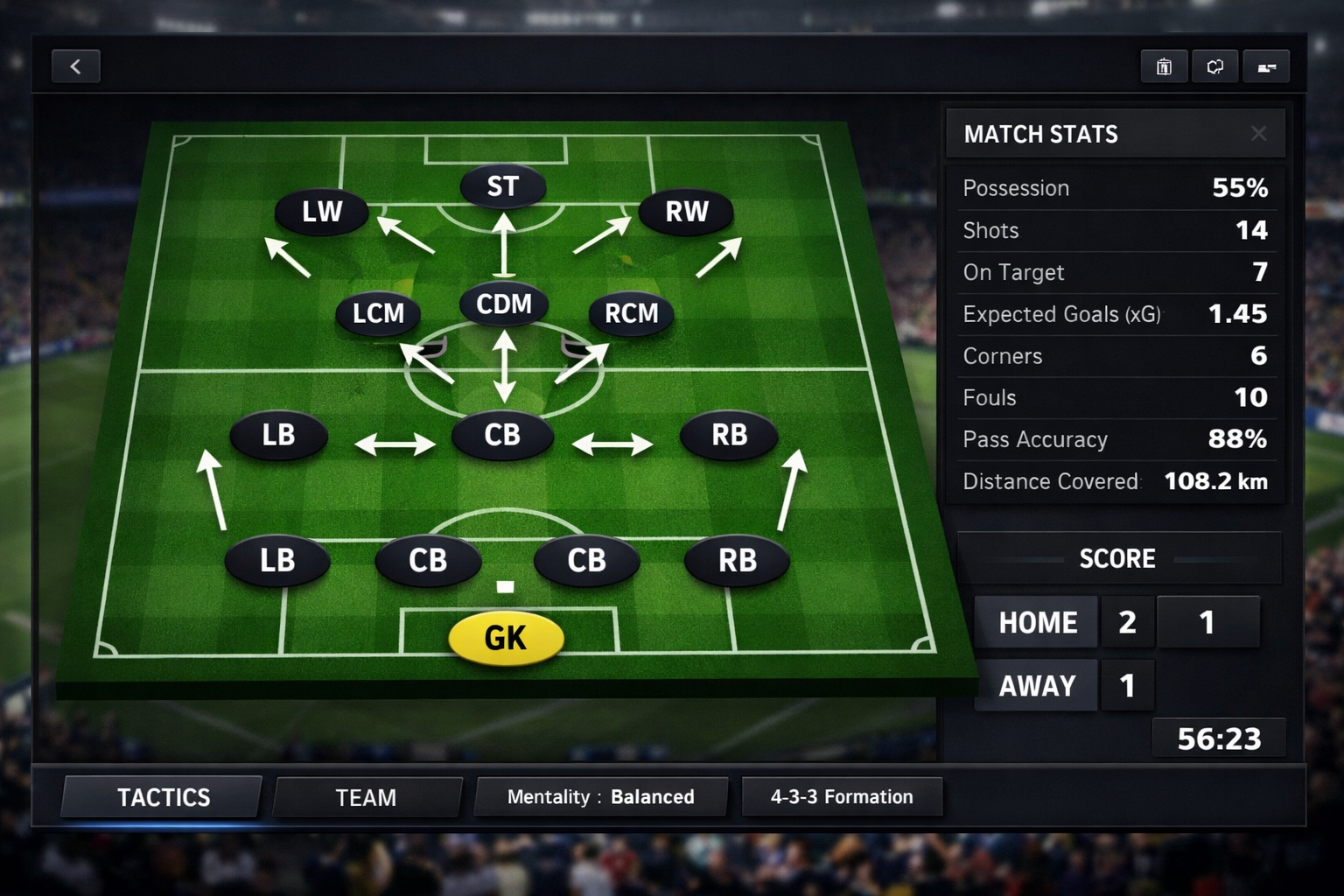Open the player substitution swap icon
Screen dimensions: 1344x896
click(1214, 66)
